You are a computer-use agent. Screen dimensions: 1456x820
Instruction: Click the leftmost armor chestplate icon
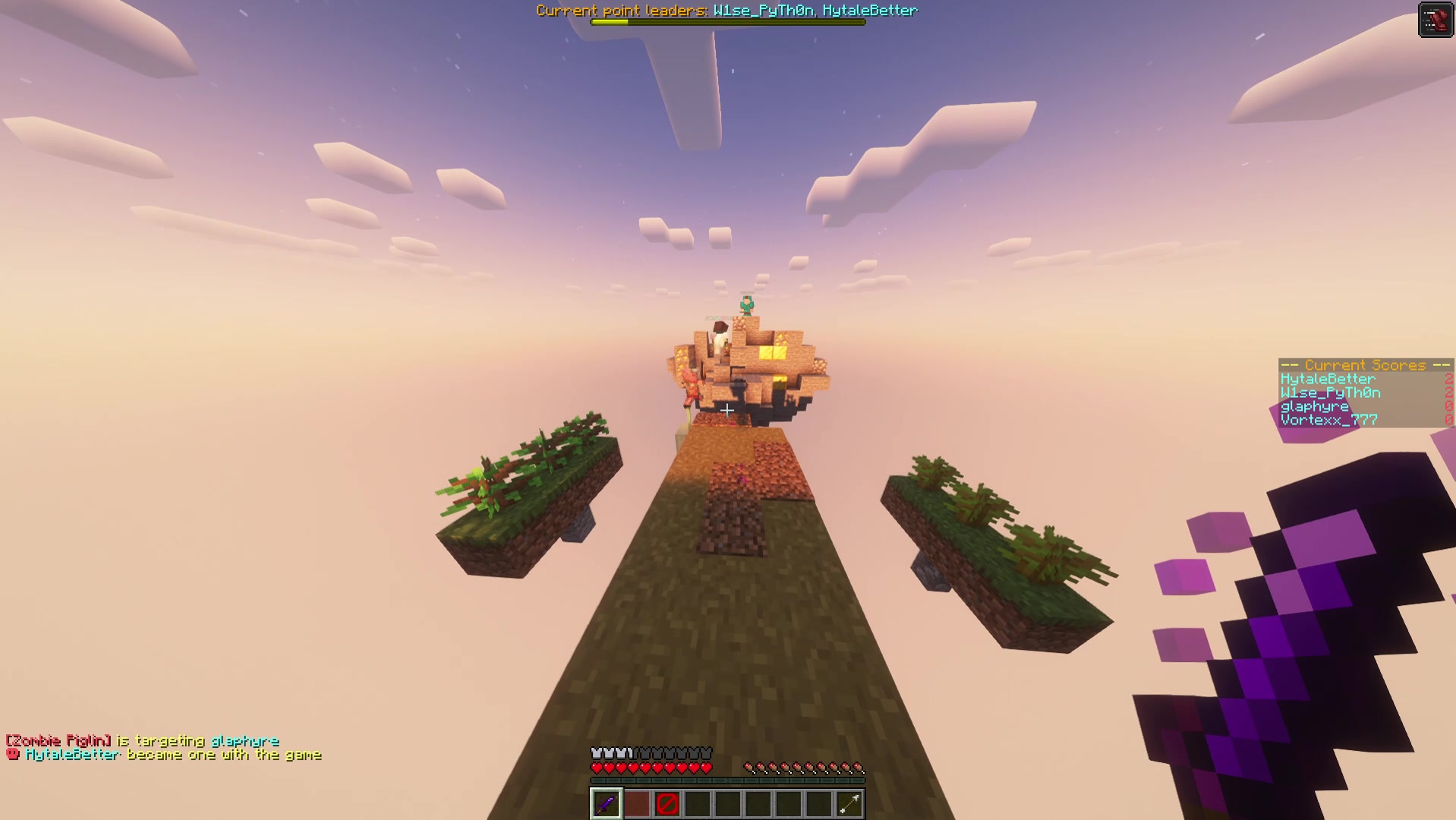pos(595,752)
